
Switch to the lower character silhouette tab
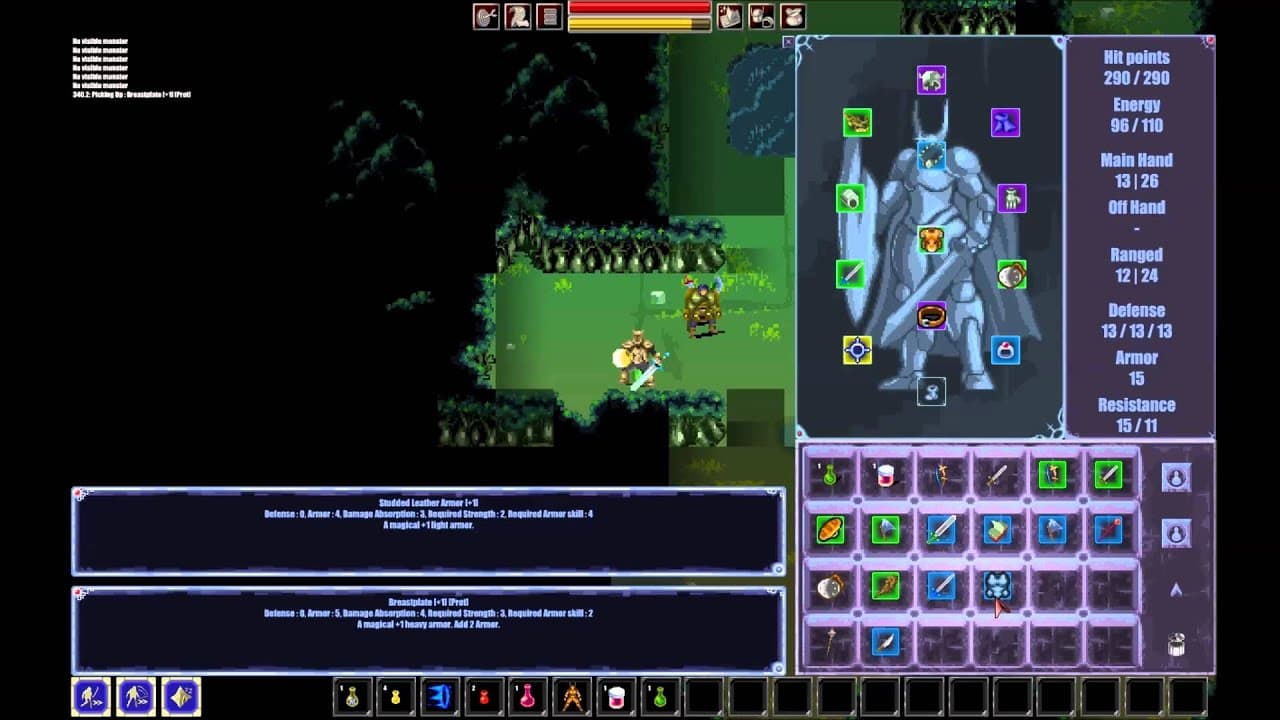pos(1175,532)
